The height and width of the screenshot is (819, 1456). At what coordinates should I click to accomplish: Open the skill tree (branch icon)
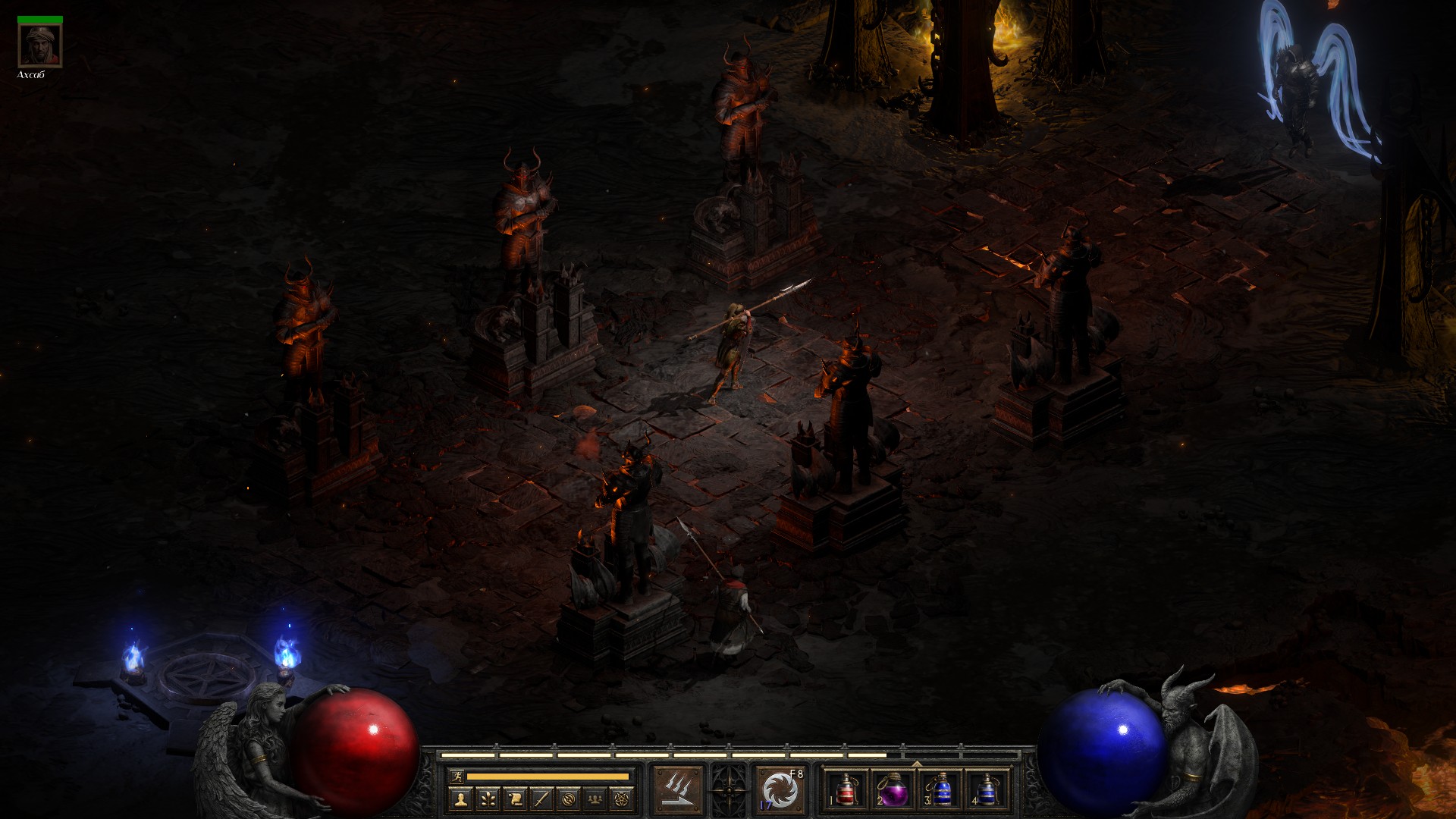(488, 799)
